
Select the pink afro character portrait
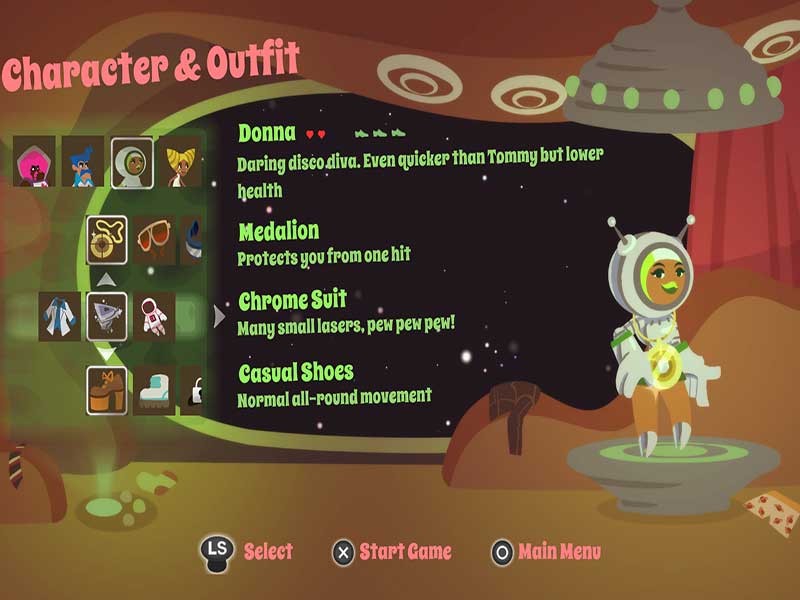pos(34,162)
